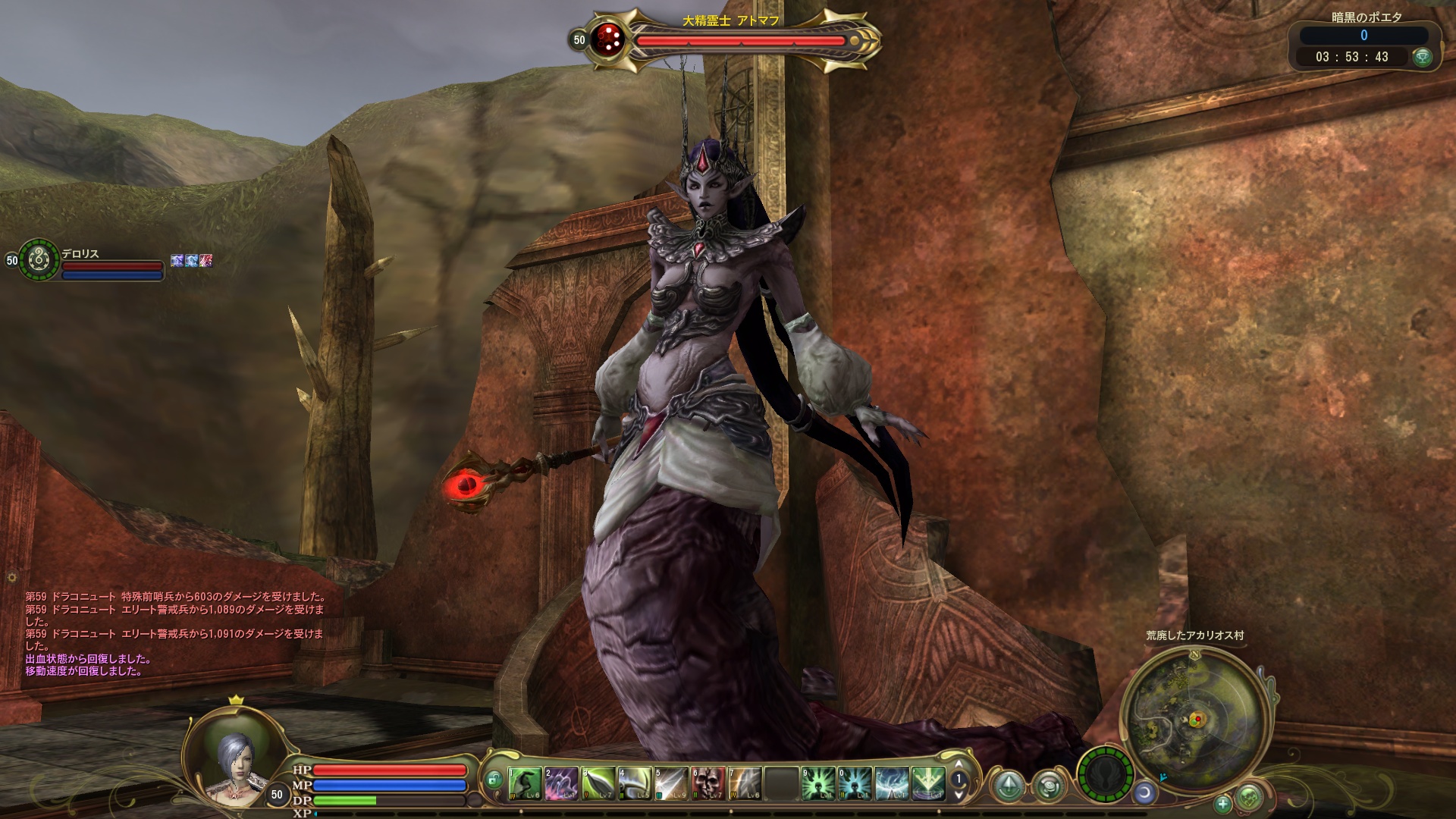Image resolution: width=1456 pixels, height=819 pixels.
Task: Select the boss target frame アトマフ
Action: (x=739, y=40)
